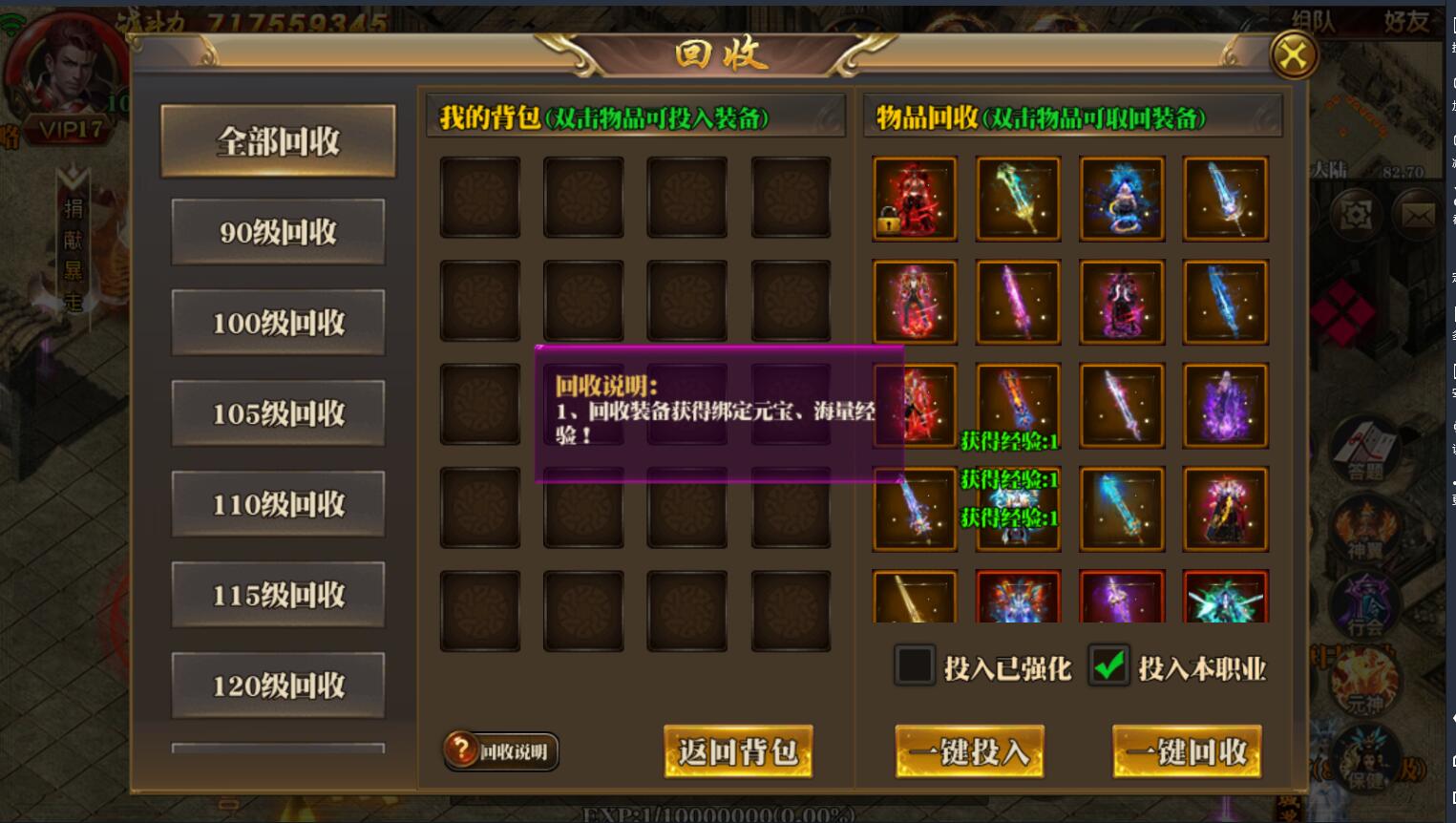The image size is (1456, 823).
Task: Switch to the 全部回收 tab
Action: click(x=278, y=140)
